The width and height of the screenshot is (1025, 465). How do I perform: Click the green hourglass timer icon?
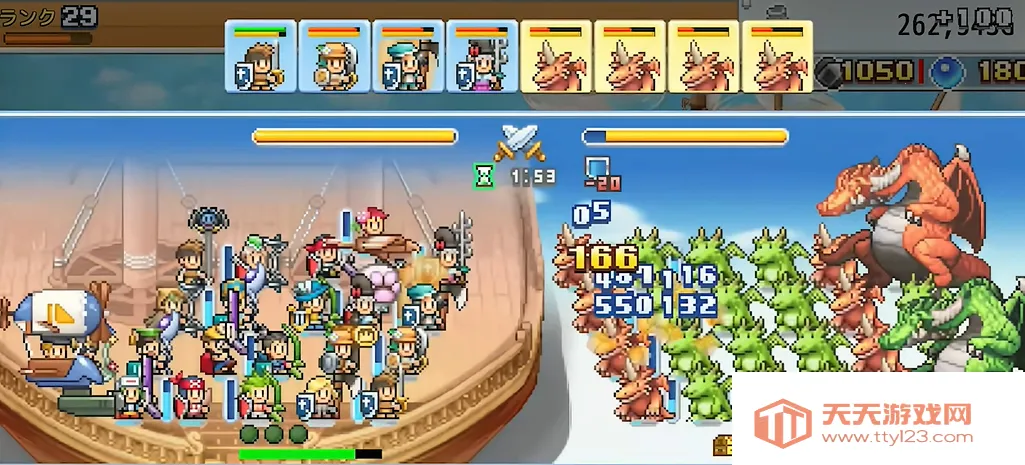(x=484, y=177)
